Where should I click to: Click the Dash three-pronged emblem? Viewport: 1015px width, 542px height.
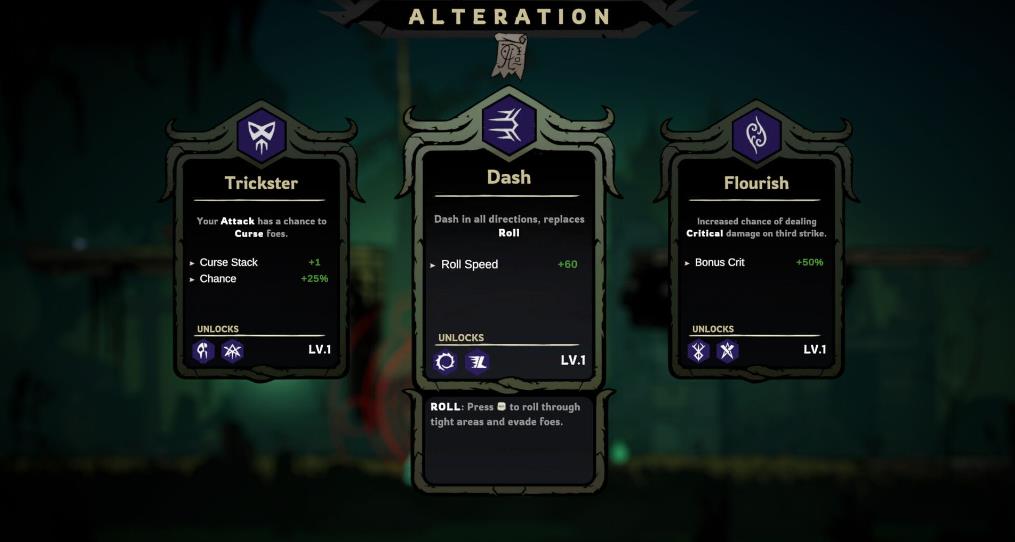(x=508, y=124)
